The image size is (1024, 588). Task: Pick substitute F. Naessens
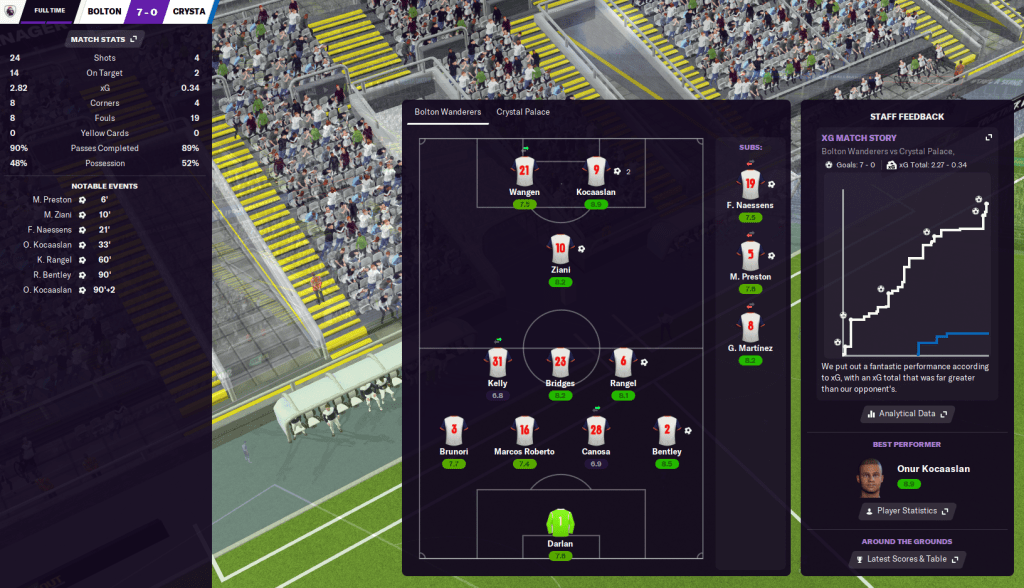(751, 184)
